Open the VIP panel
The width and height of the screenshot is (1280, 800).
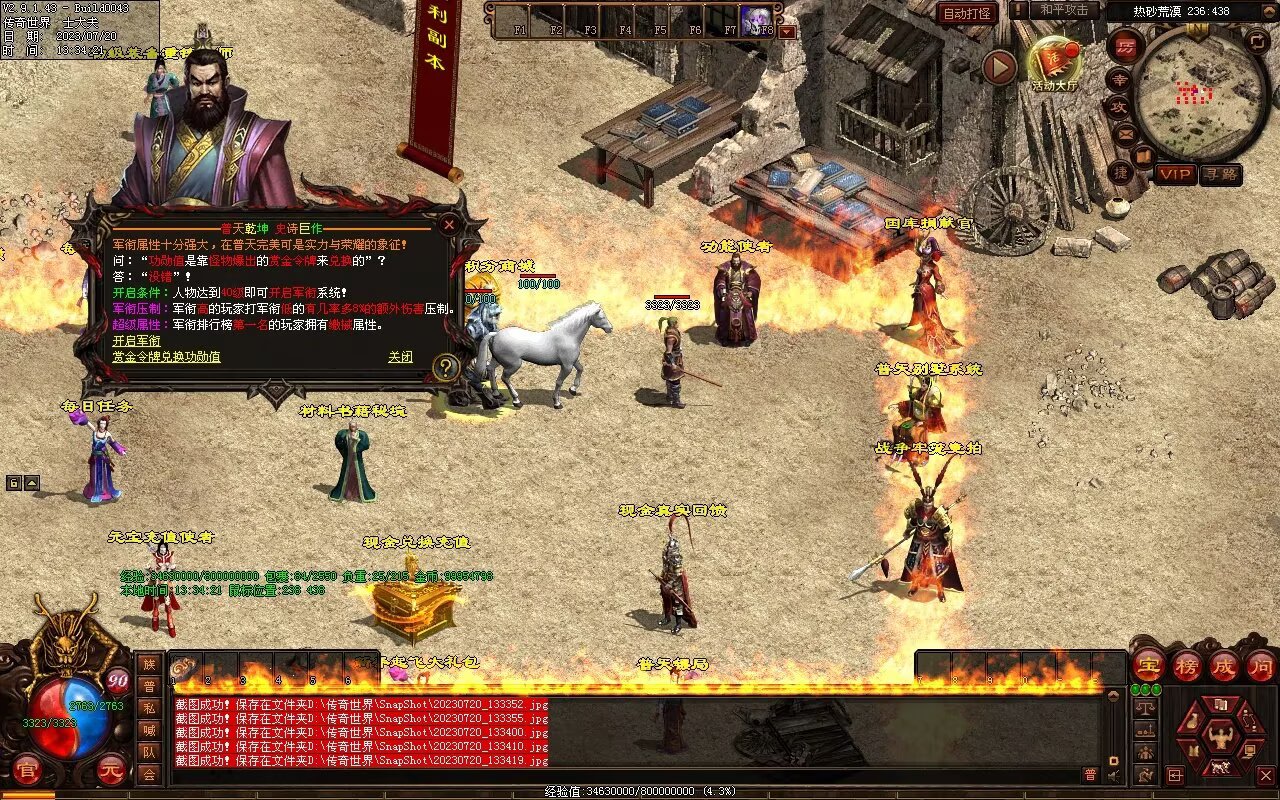(x=1176, y=174)
